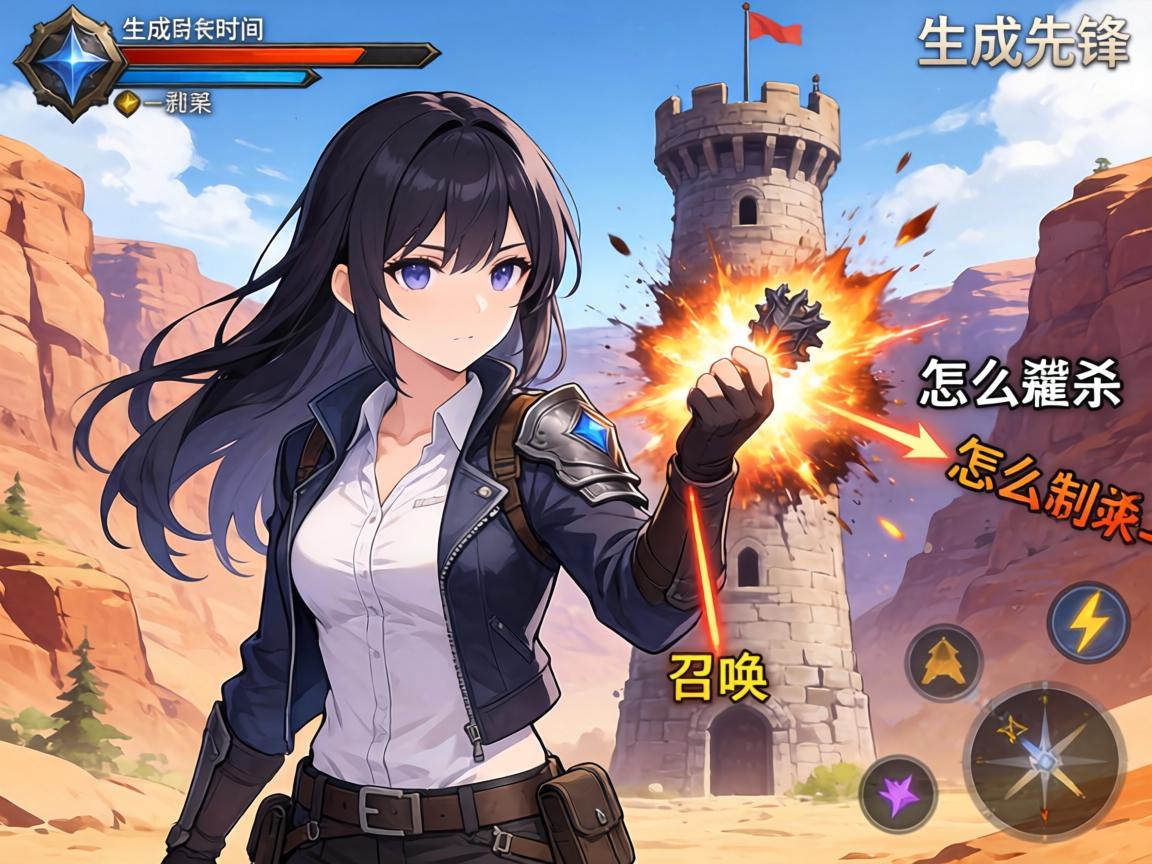Use the golden arrowhead ability
Viewport: 1152px width, 864px height.
942,662
